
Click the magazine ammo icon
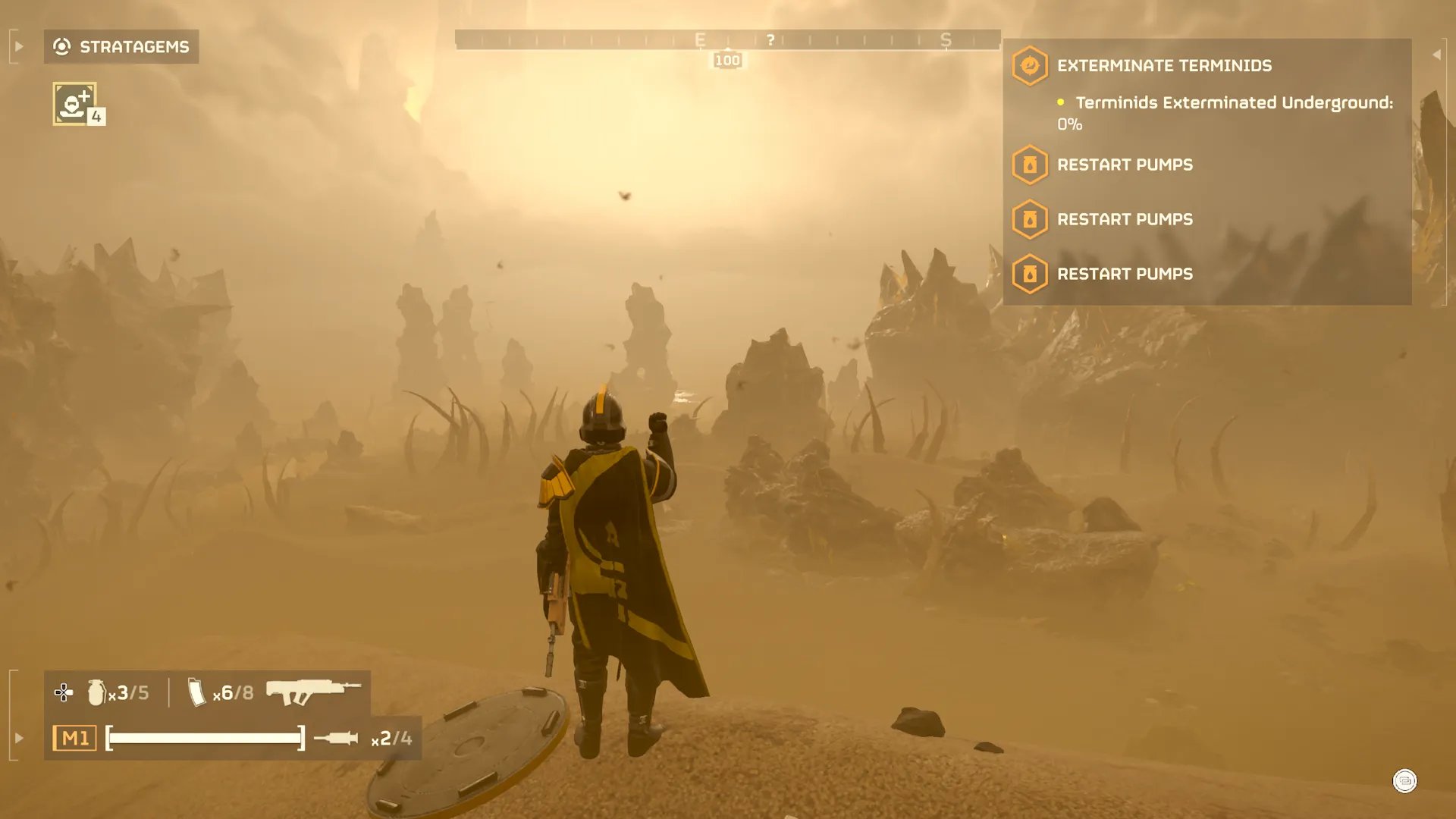196,692
